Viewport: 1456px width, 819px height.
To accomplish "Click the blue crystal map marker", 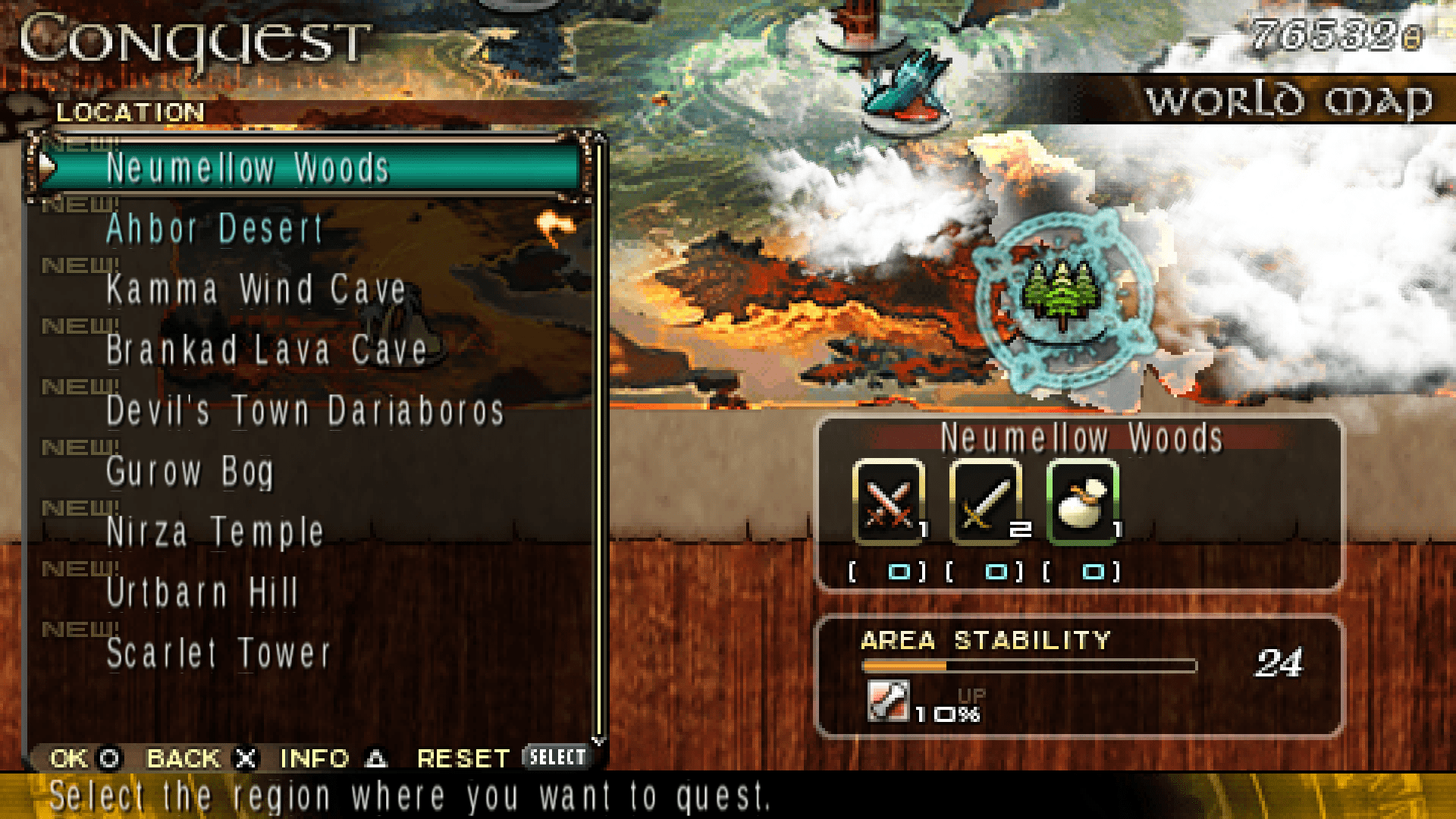I will point(906,87).
